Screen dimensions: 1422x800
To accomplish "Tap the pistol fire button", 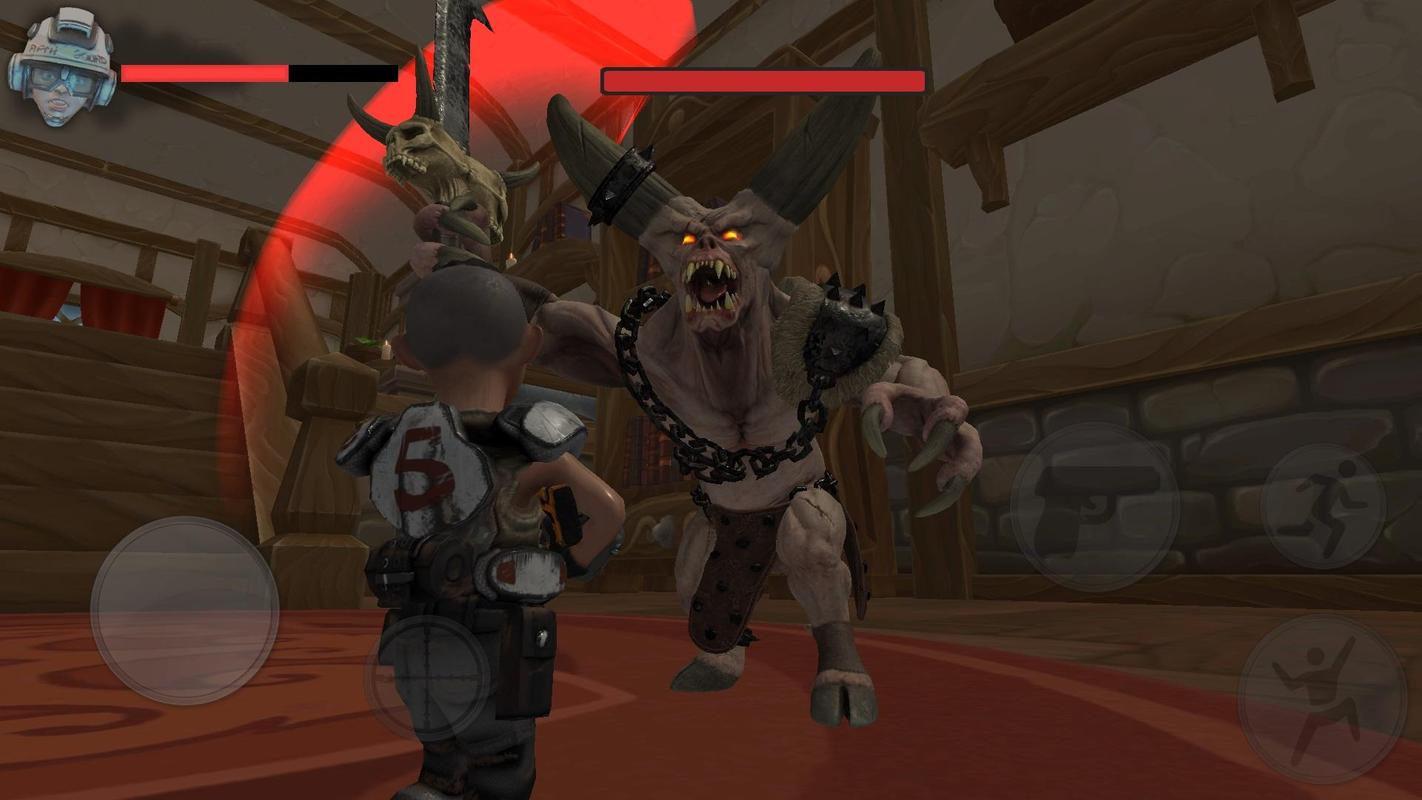I will tap(1094, 506).
